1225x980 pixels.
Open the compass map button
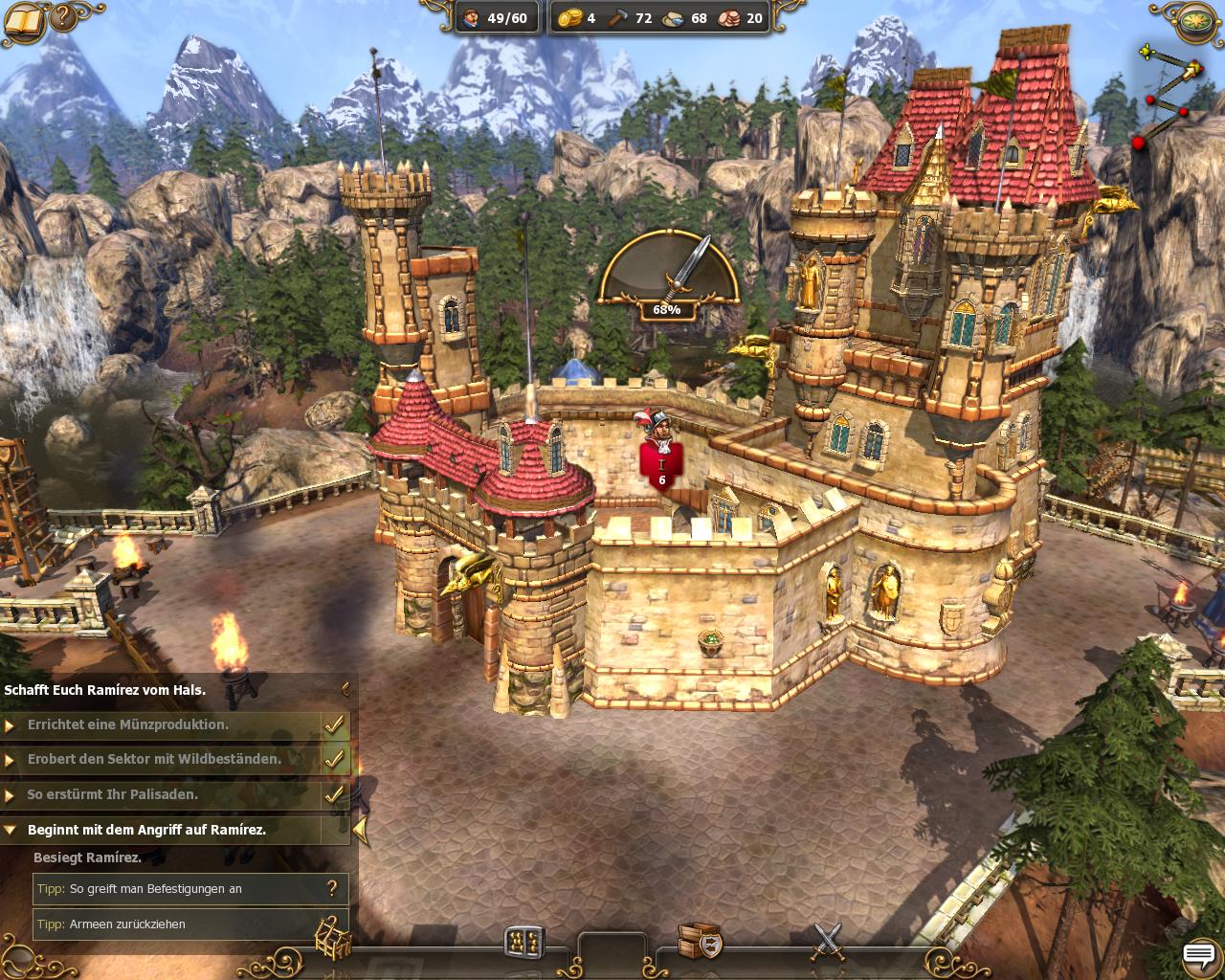pos(1194,21)
